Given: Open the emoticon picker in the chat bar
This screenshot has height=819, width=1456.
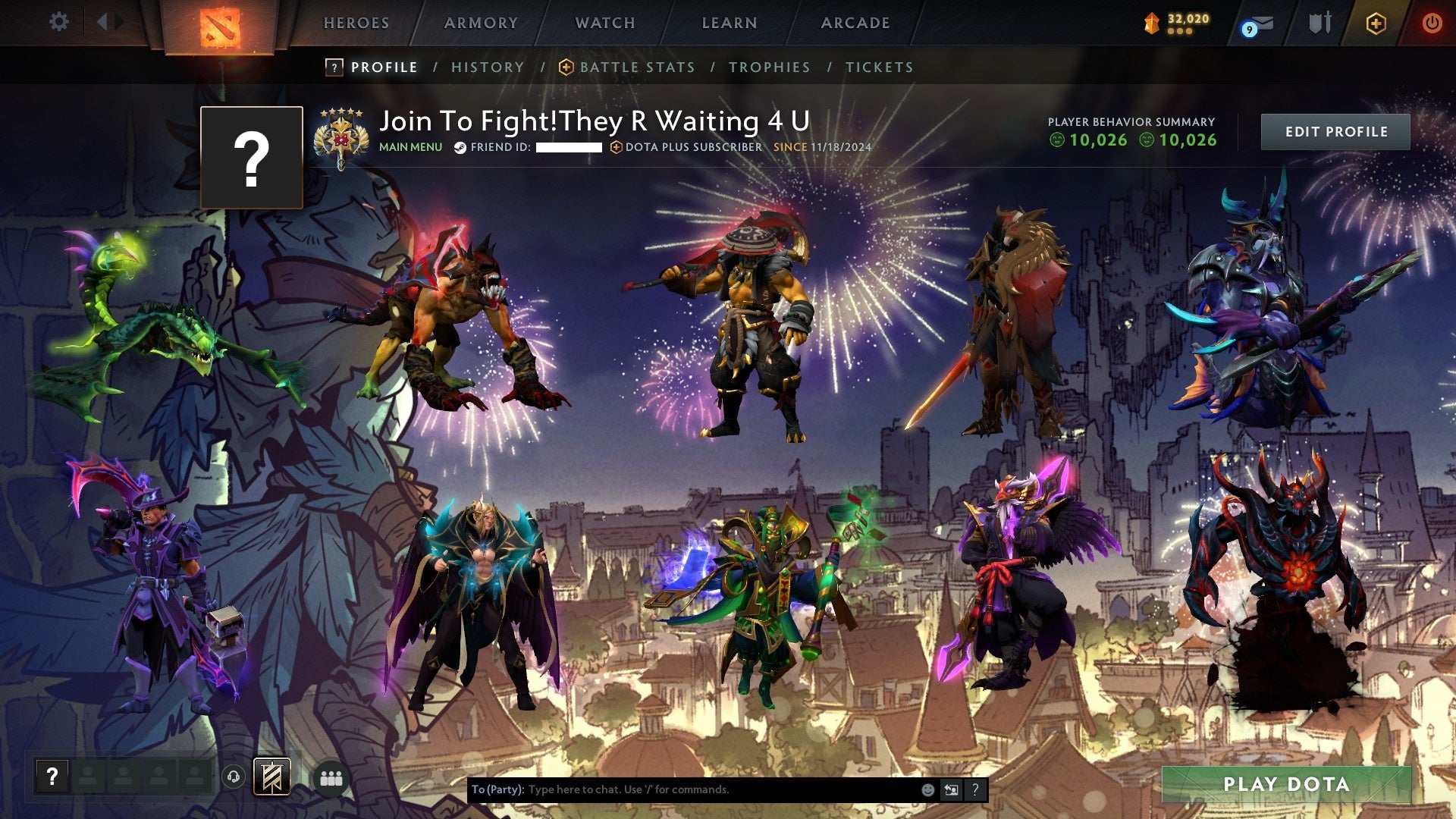Looking at the screenshot, I should click(927, 789).
